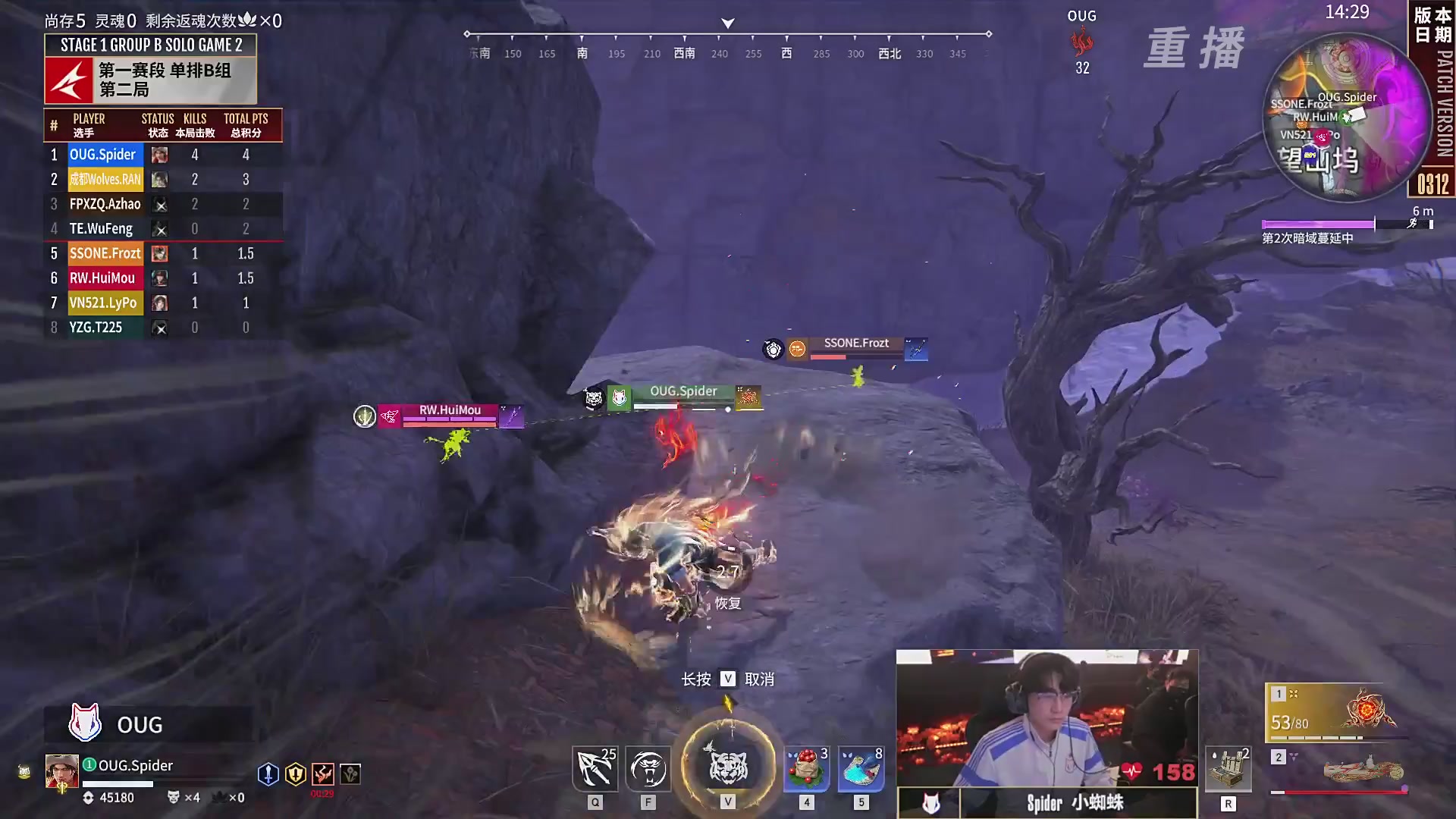Open the OUG team wolf logo
Viewport: 1456px width, 819px height.
(85, 722)
